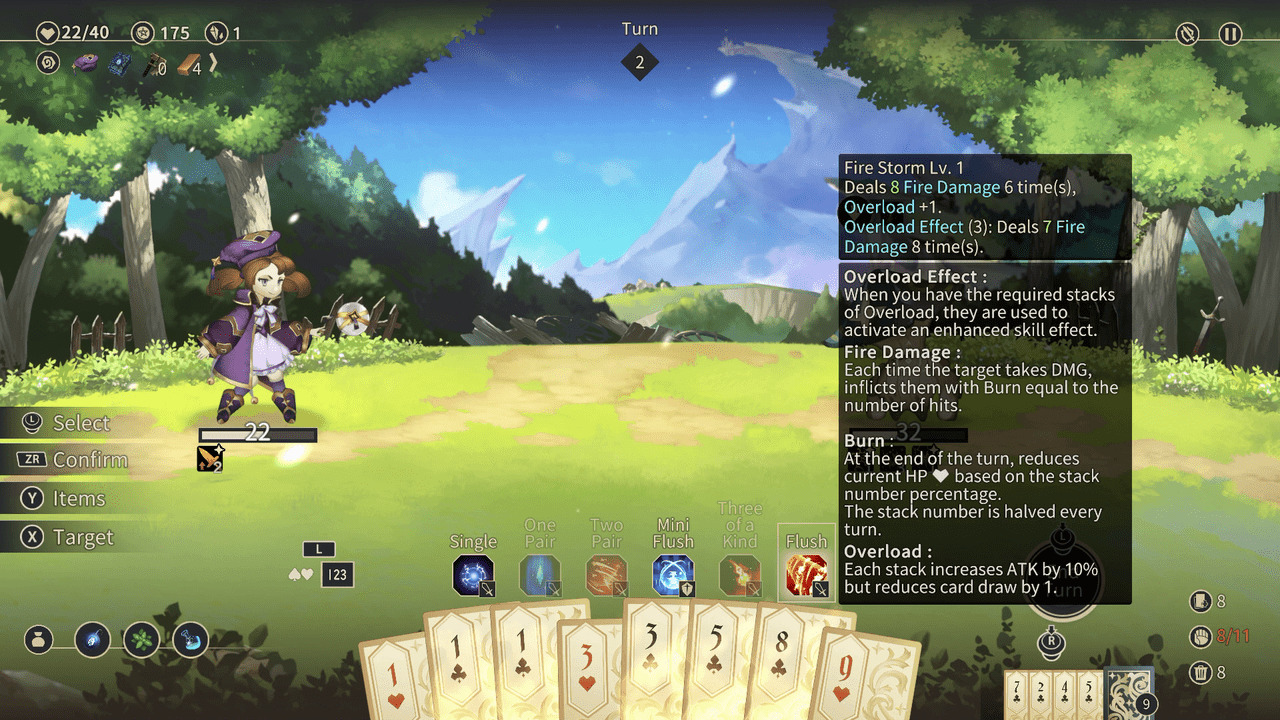Screen dimensions: 1280x720
Task: Select the herb leaf item icon
Action: pos(142,640)
